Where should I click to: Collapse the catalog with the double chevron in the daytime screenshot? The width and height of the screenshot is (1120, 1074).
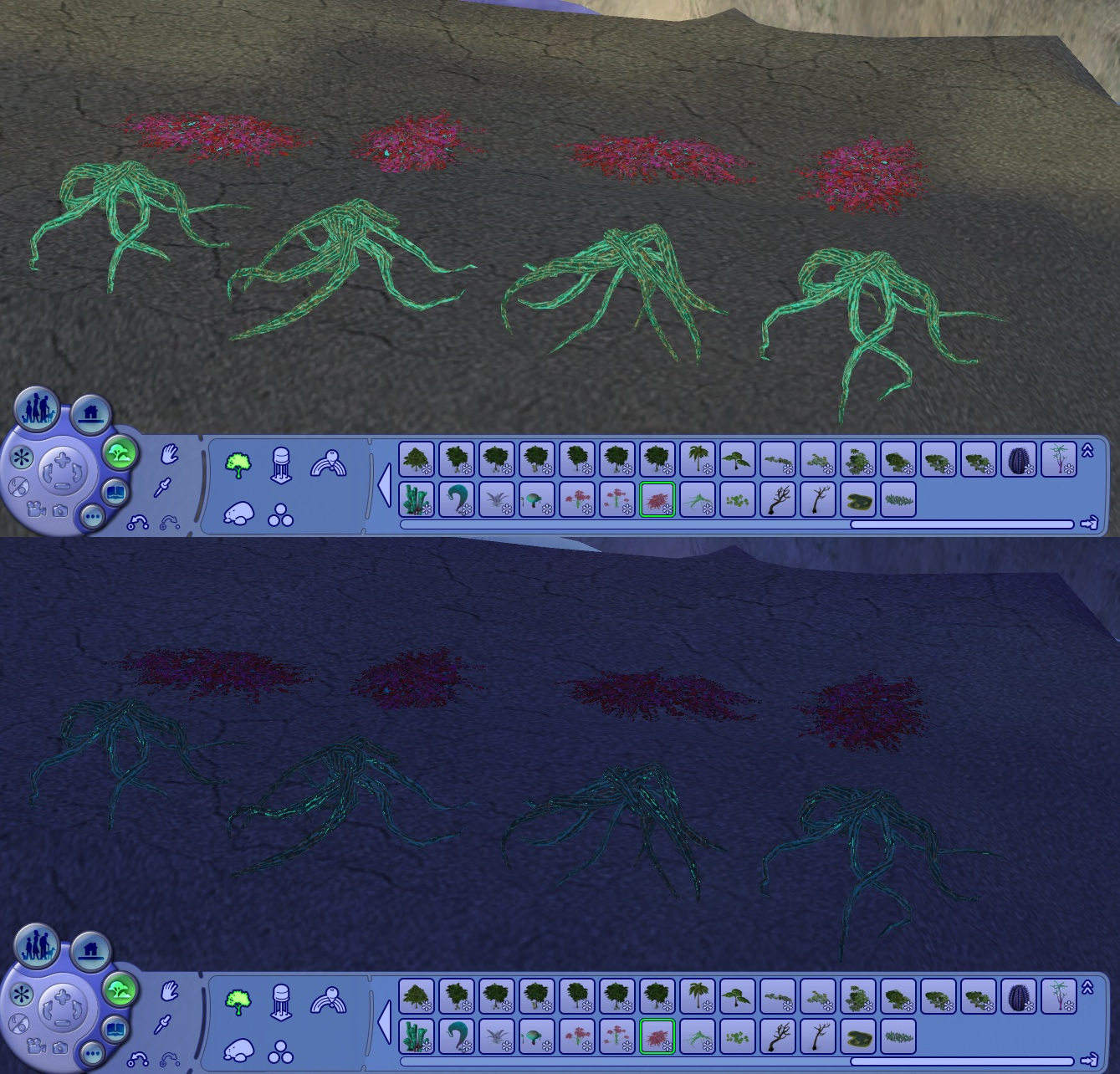(1087, 451)
